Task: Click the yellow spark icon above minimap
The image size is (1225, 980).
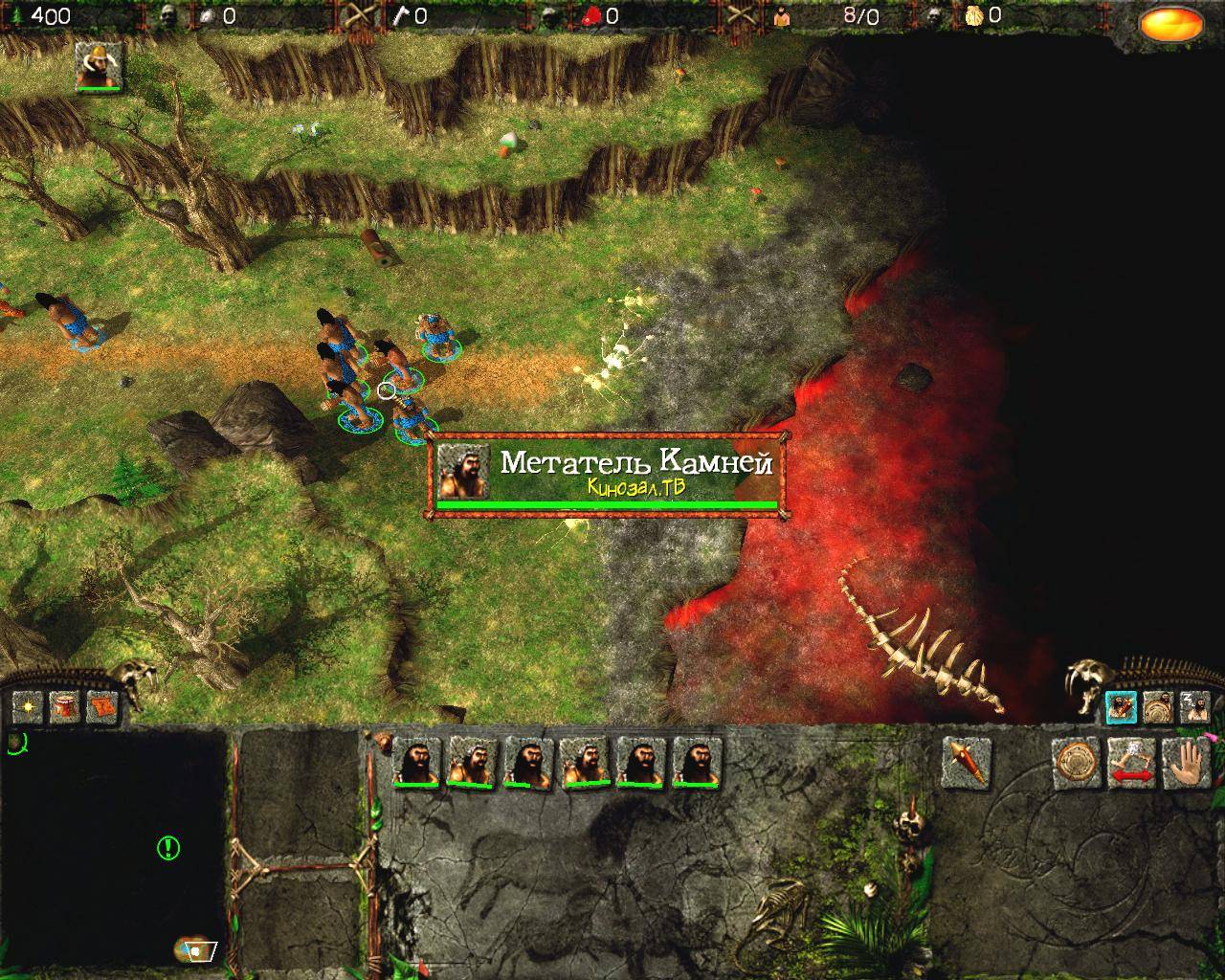Action: pos(28,707)
